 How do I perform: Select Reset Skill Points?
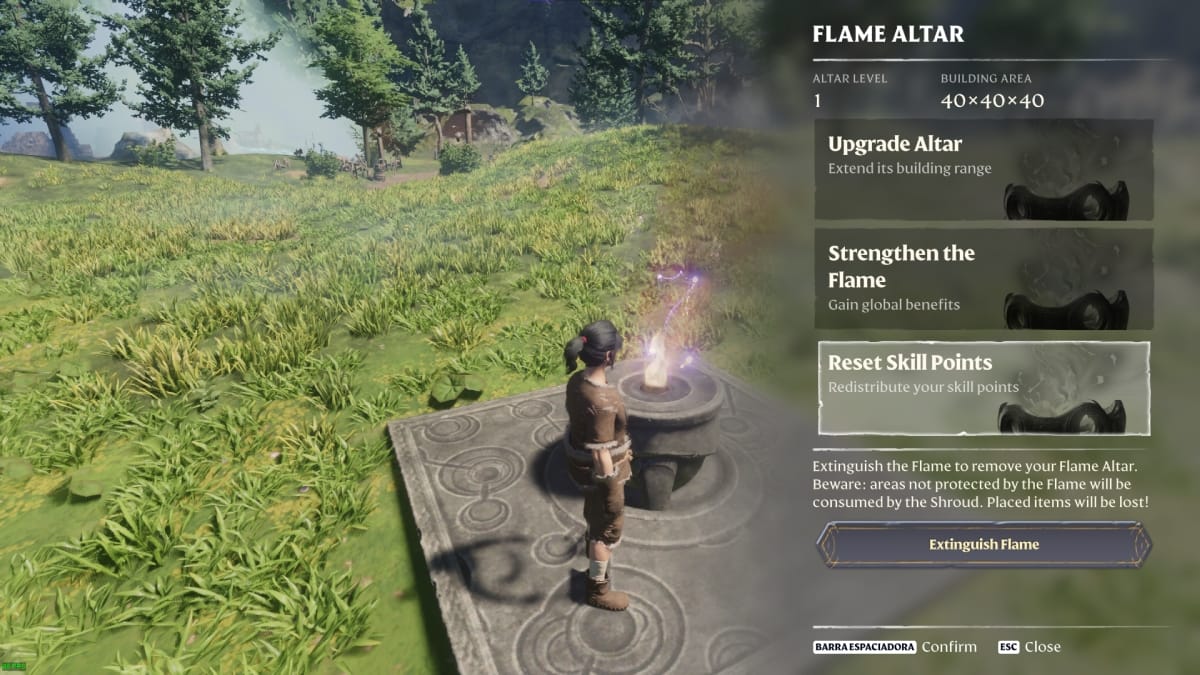tap(983, 388)
